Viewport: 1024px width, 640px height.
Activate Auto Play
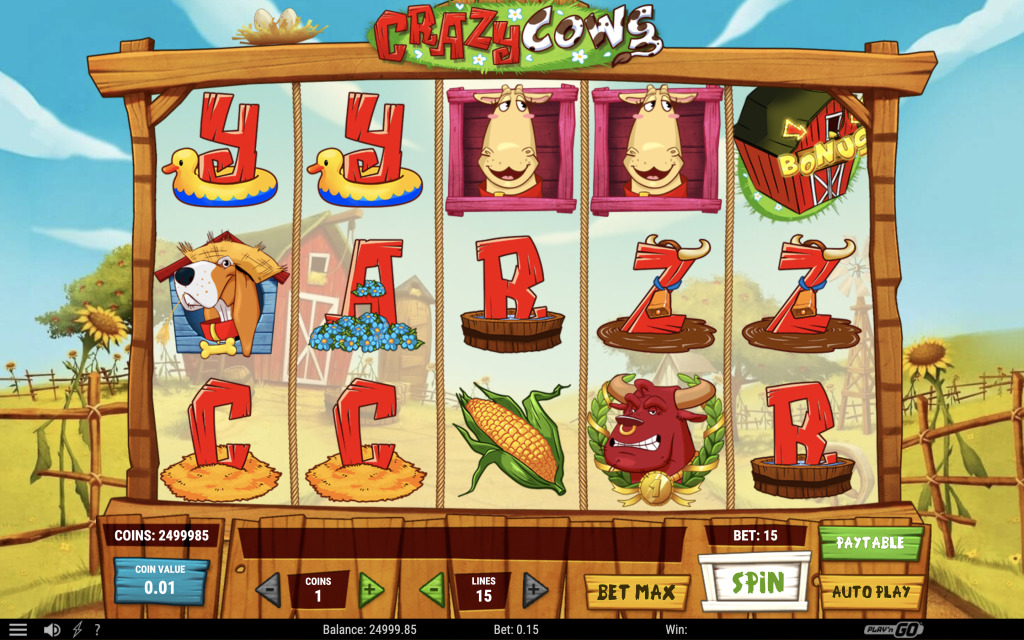pos(870,591)
